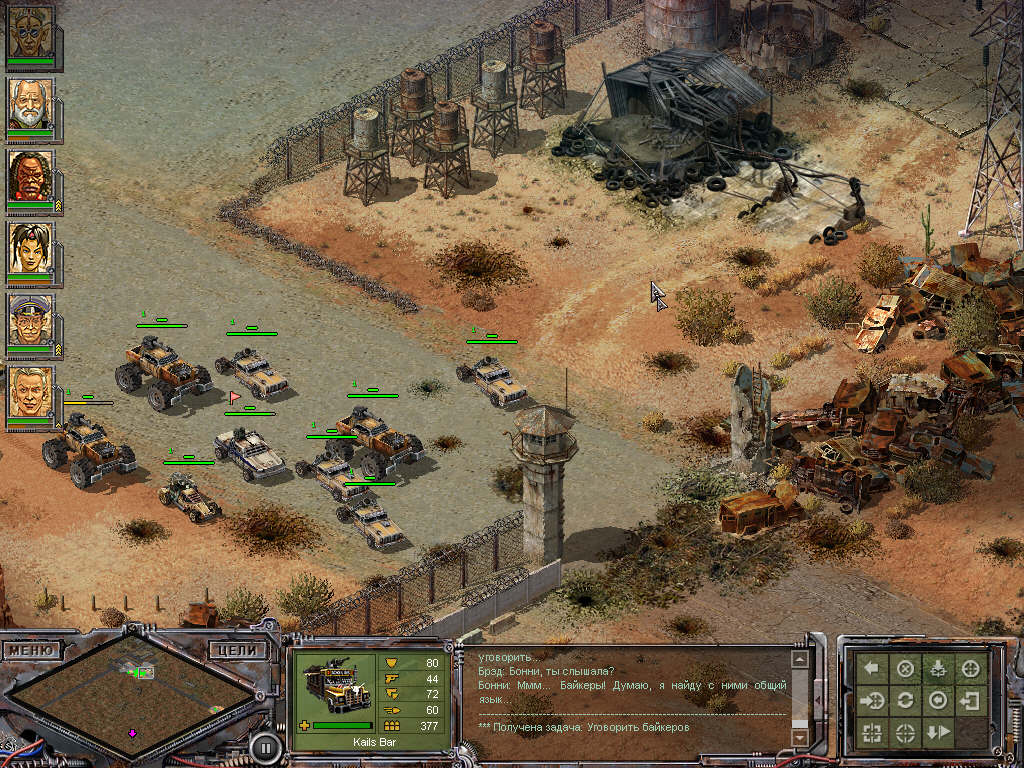Activate the circled-X stop command
The width and height of the screenshot is (1024, 768).
click(905, 669)
